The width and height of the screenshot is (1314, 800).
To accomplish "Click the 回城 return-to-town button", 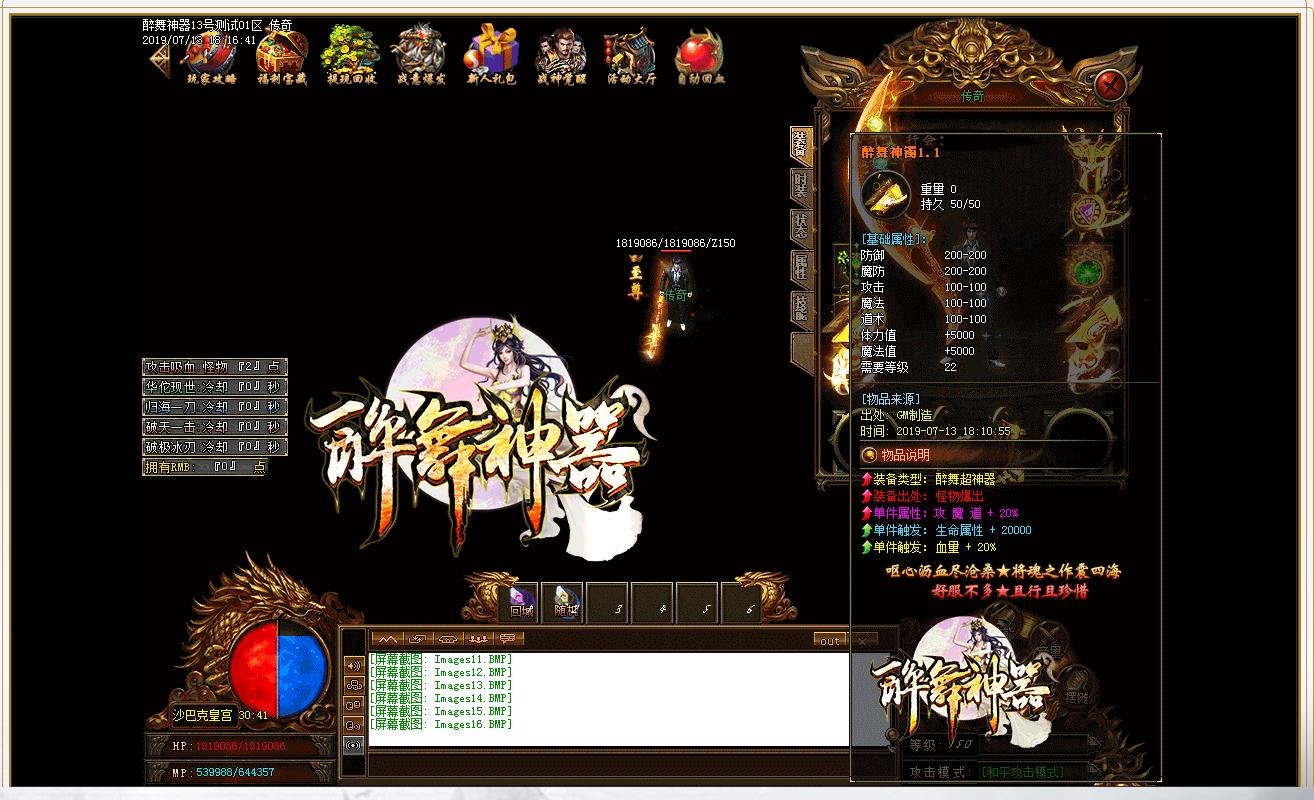I will 519,602.
